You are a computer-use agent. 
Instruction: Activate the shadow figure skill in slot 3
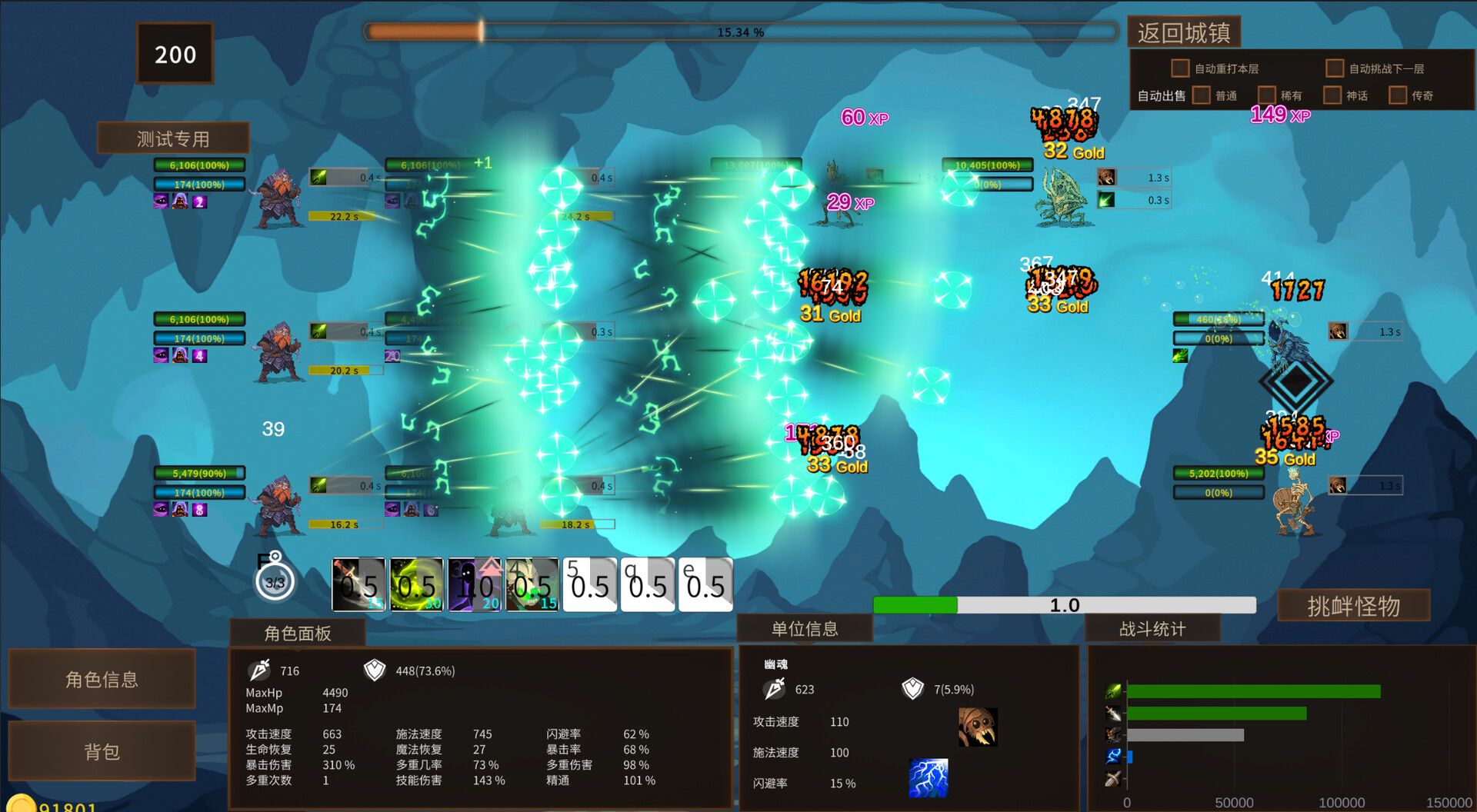(x=475, y=585)
